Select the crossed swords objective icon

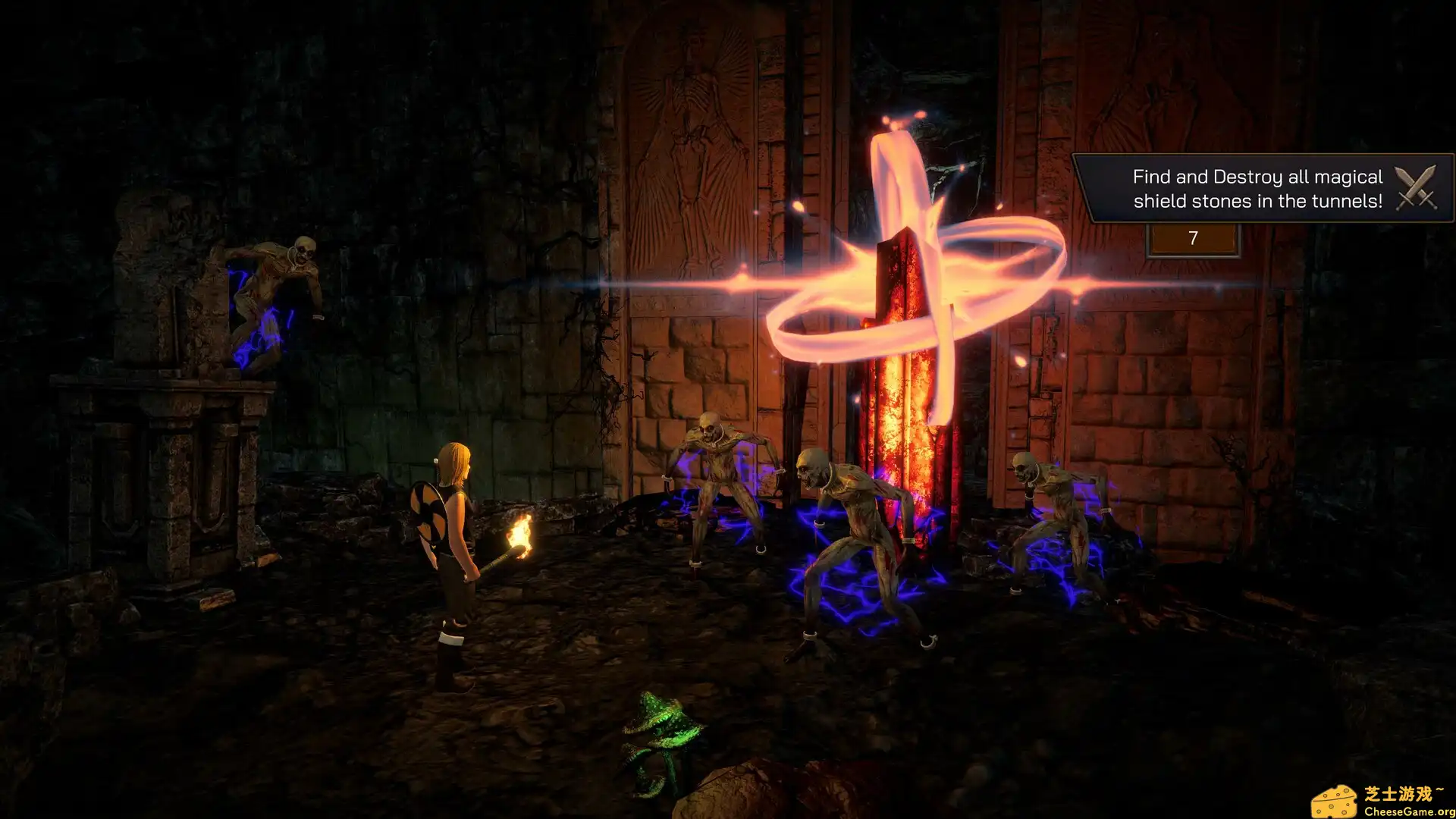click(x=1415, y=187)
